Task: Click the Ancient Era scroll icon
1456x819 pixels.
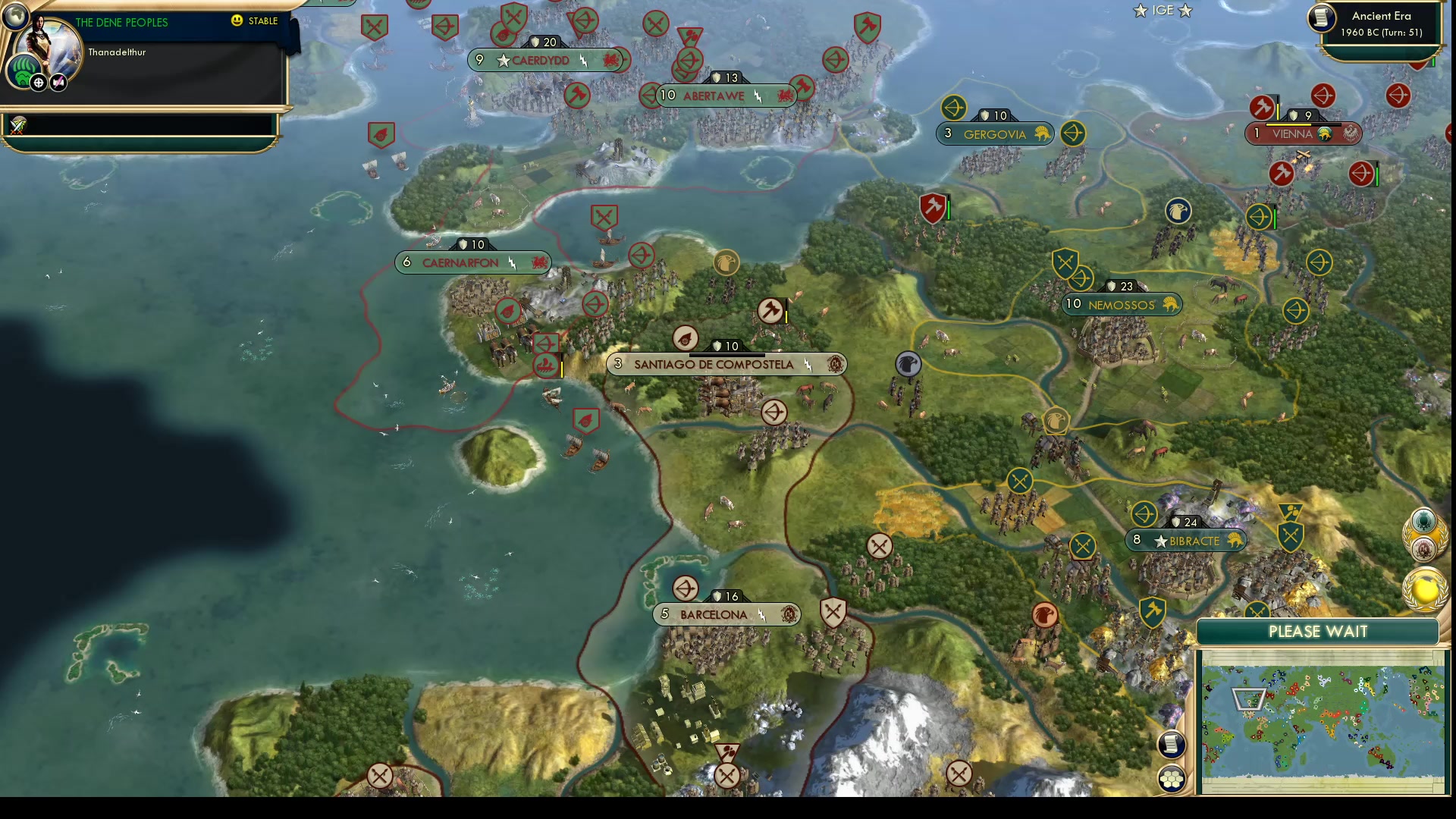Action: tap(1321, 19)
